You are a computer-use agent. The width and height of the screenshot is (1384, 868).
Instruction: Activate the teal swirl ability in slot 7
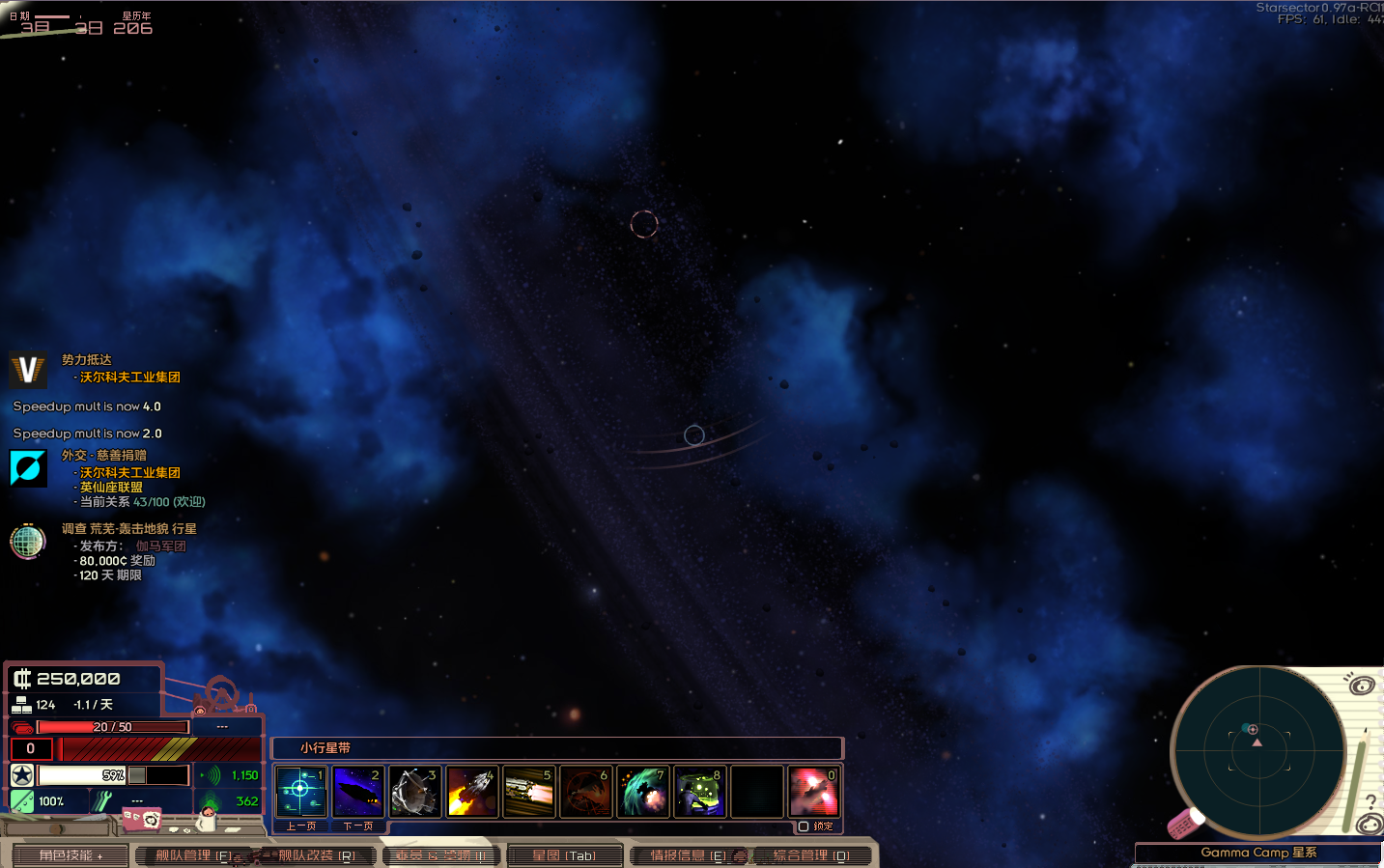point(642,792)
